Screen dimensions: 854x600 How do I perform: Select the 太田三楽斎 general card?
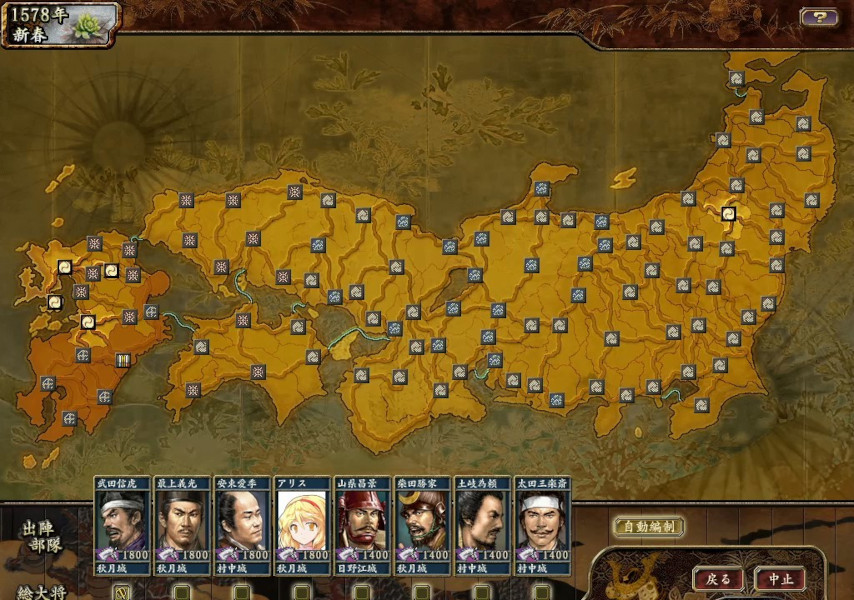541,525
